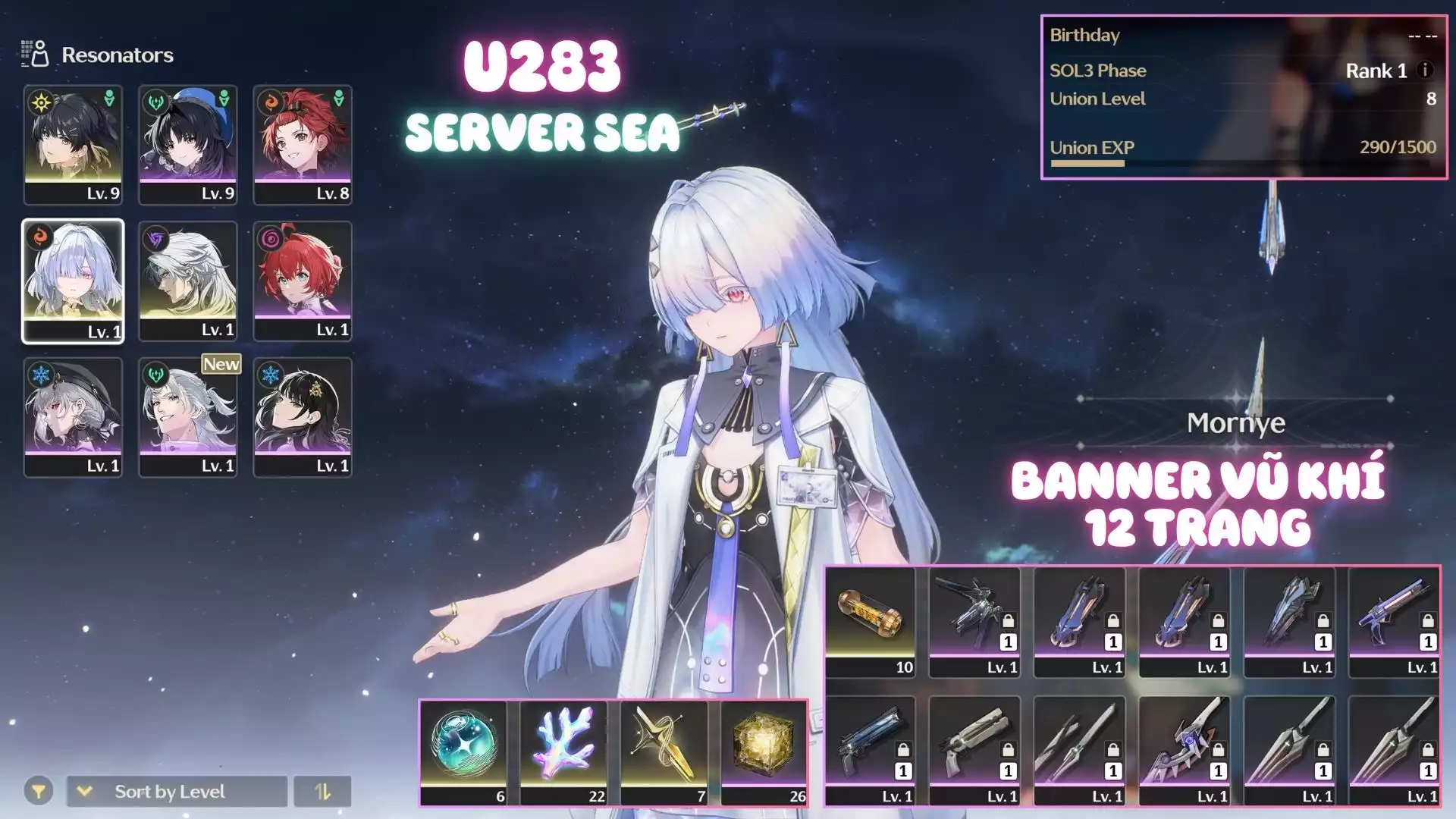Toggle the sort order arrows button
The width and height of the screenshot is (1456, 819).
point(322,792)
